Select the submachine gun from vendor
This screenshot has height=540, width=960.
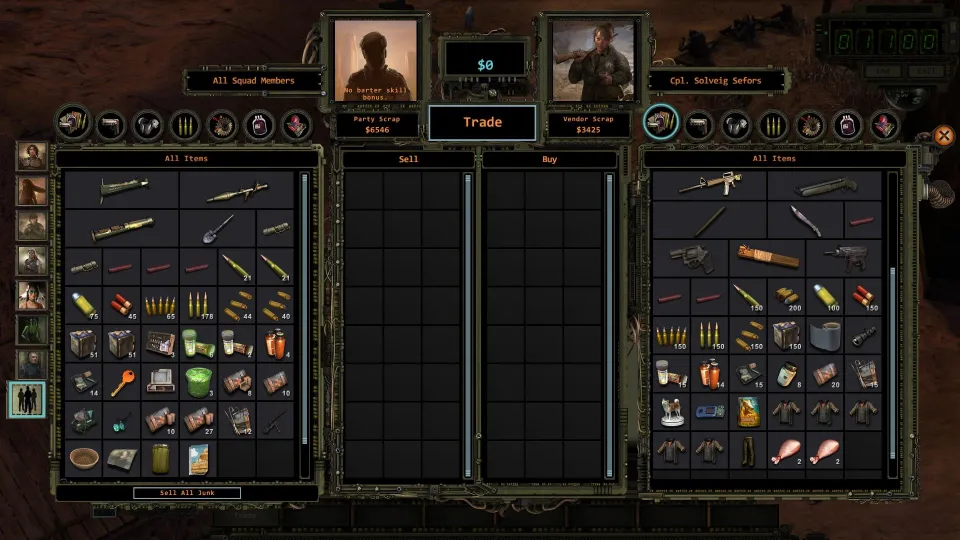(845, 257)
